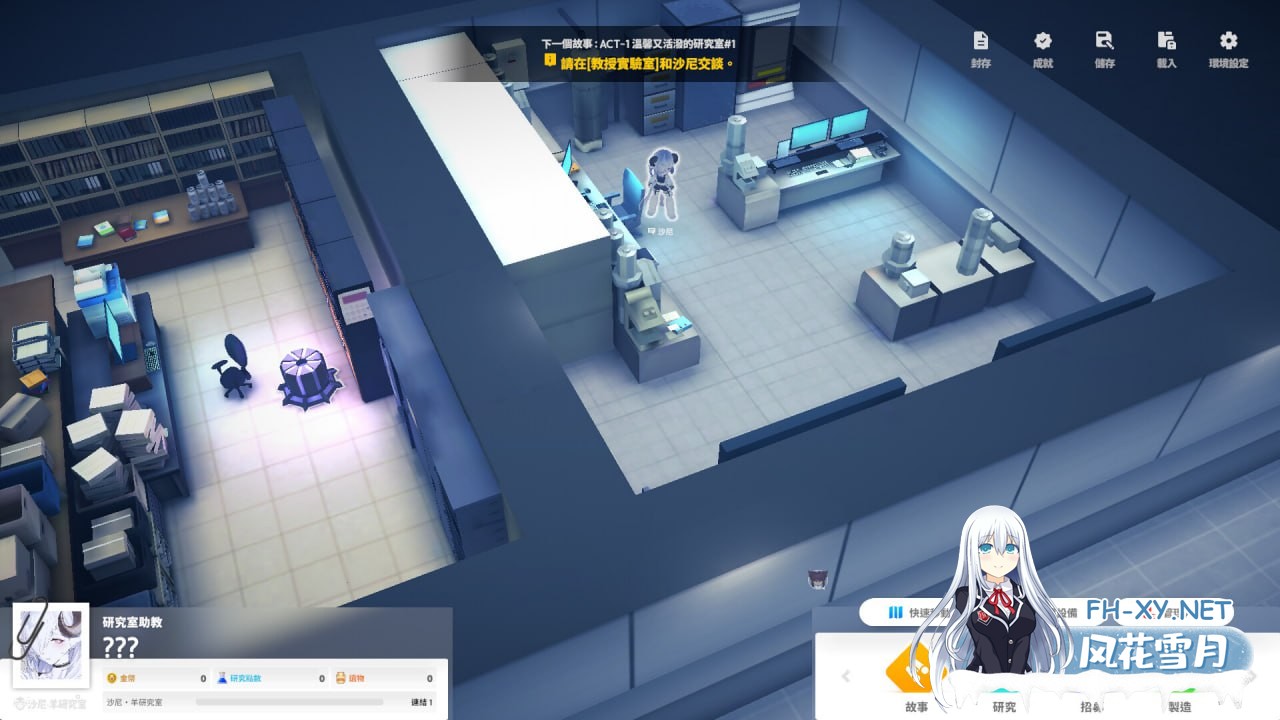
Task: Select the blue flask 研究點數 icon
Action: click(x=222, y=677)
